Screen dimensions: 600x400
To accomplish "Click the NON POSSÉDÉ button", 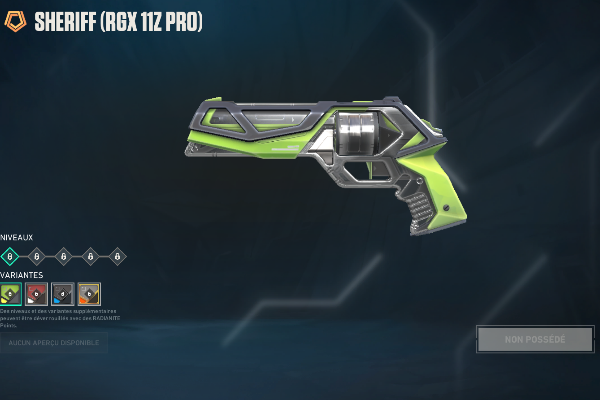I will coord(535,340).
